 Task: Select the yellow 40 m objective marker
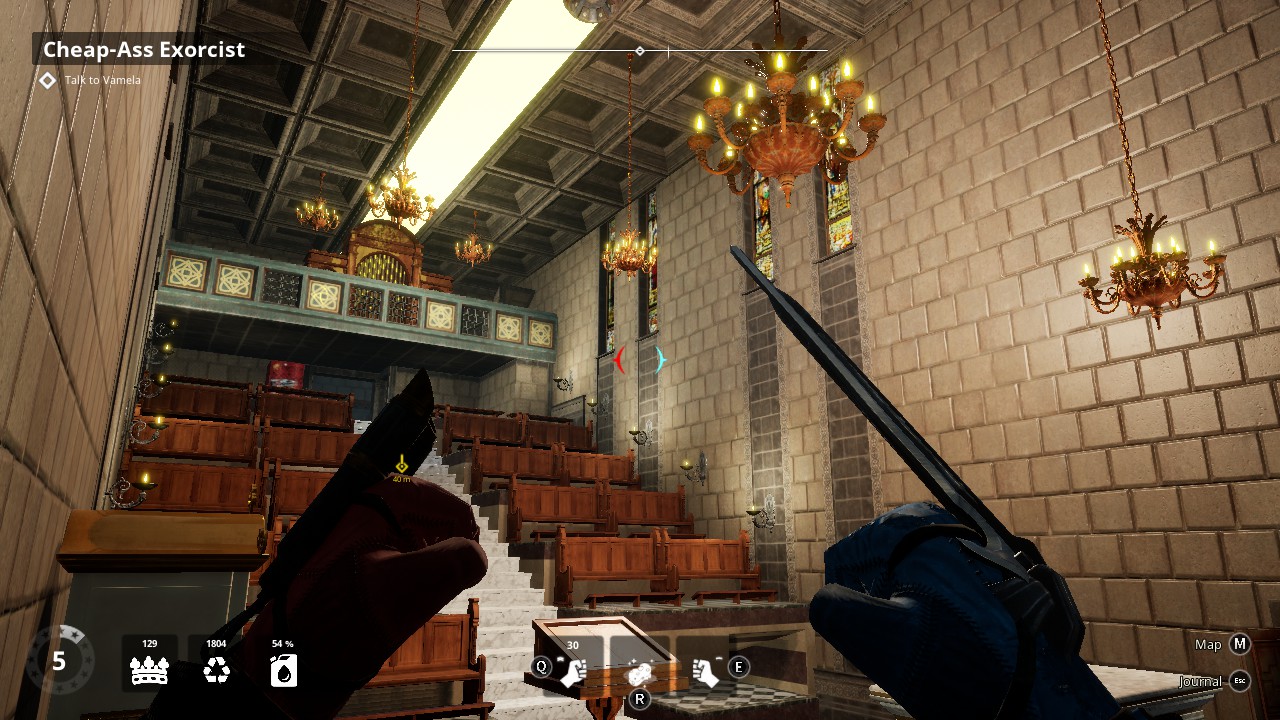(401, 465)
